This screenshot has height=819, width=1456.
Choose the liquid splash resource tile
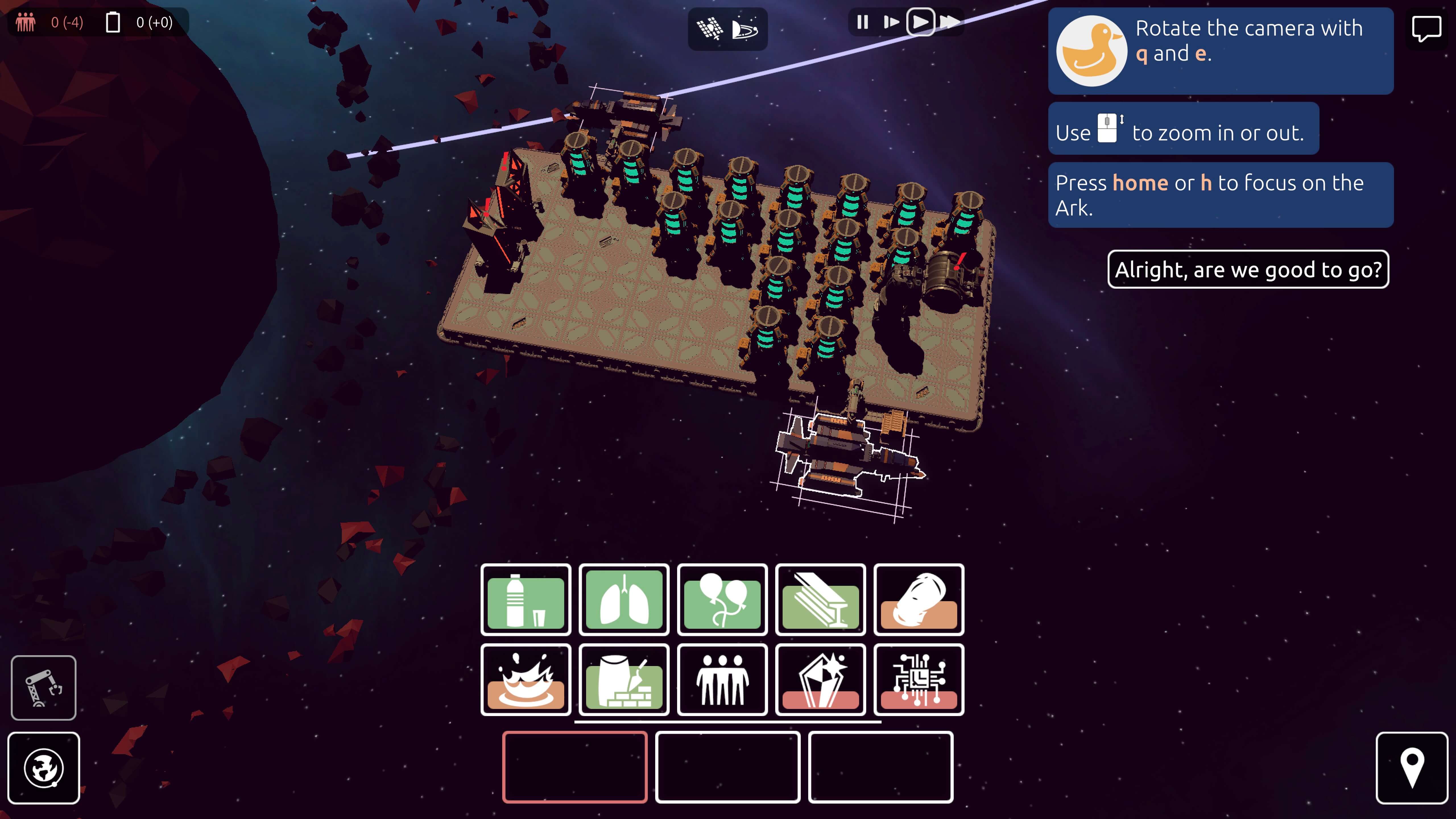coord(526,680)
